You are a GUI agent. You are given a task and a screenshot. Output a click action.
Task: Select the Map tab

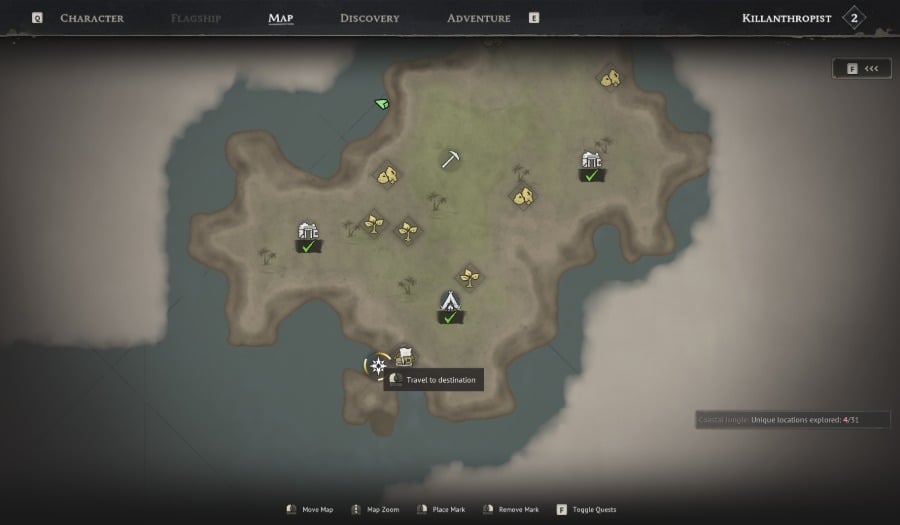(281, 18)
